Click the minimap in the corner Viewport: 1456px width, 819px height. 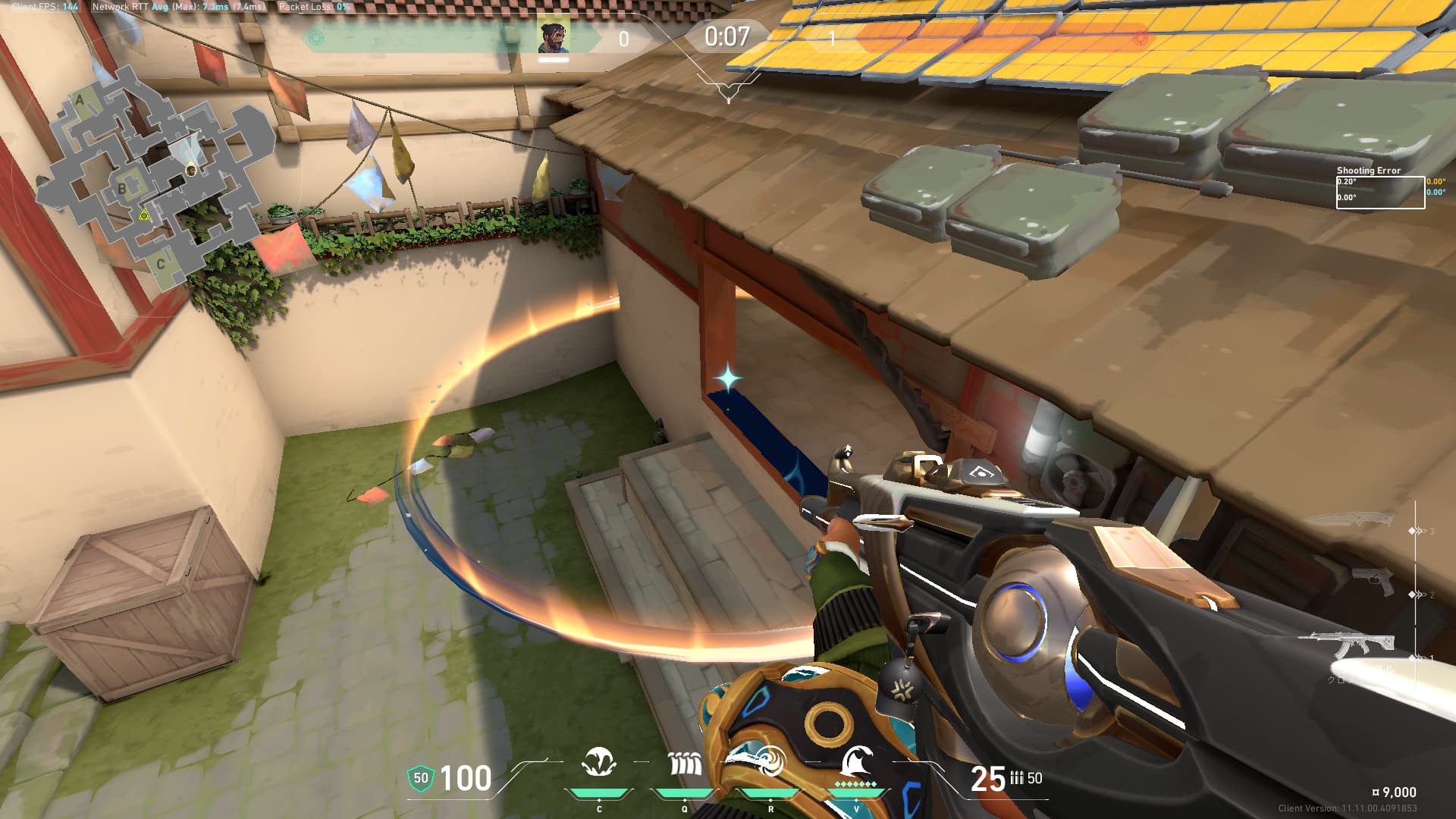click(x=152, y=178)
